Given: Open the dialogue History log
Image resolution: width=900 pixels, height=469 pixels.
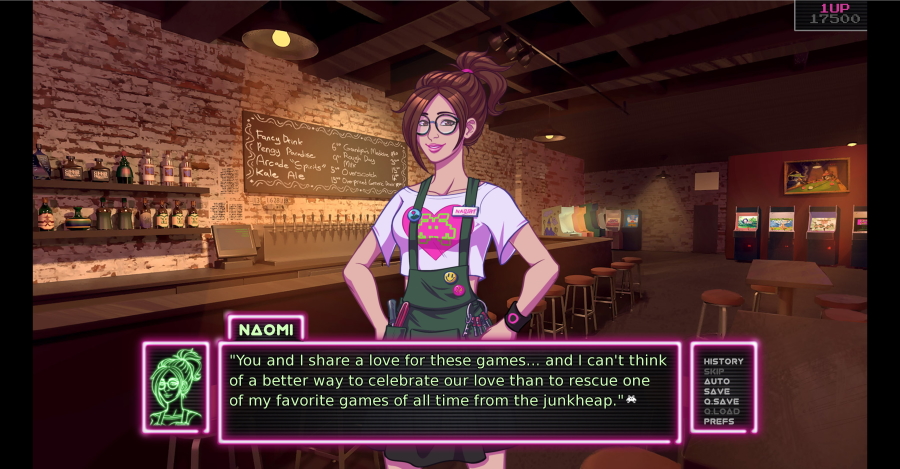Looking at the screenshot, I should (x=723, y=361).
